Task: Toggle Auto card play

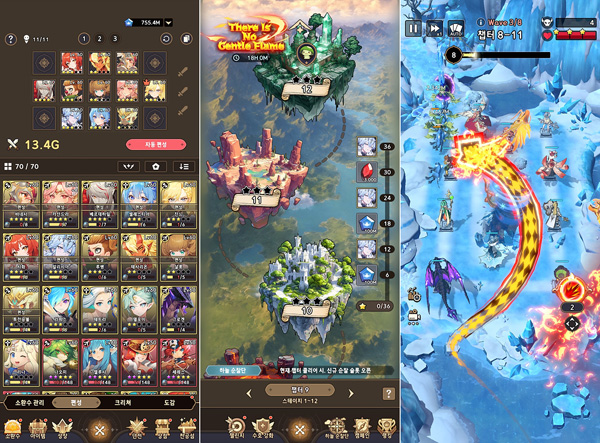Action: click(x=458, y=28)
